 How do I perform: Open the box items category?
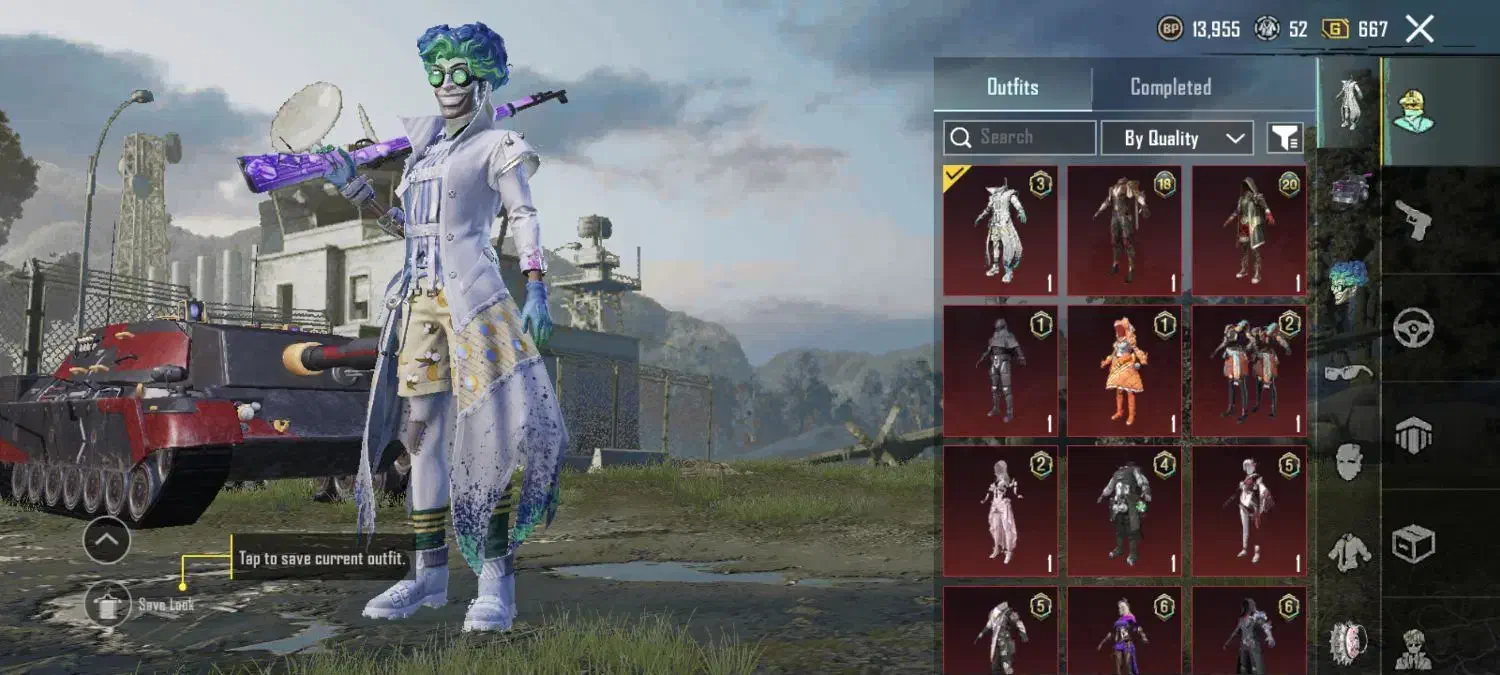point(1414,543)
